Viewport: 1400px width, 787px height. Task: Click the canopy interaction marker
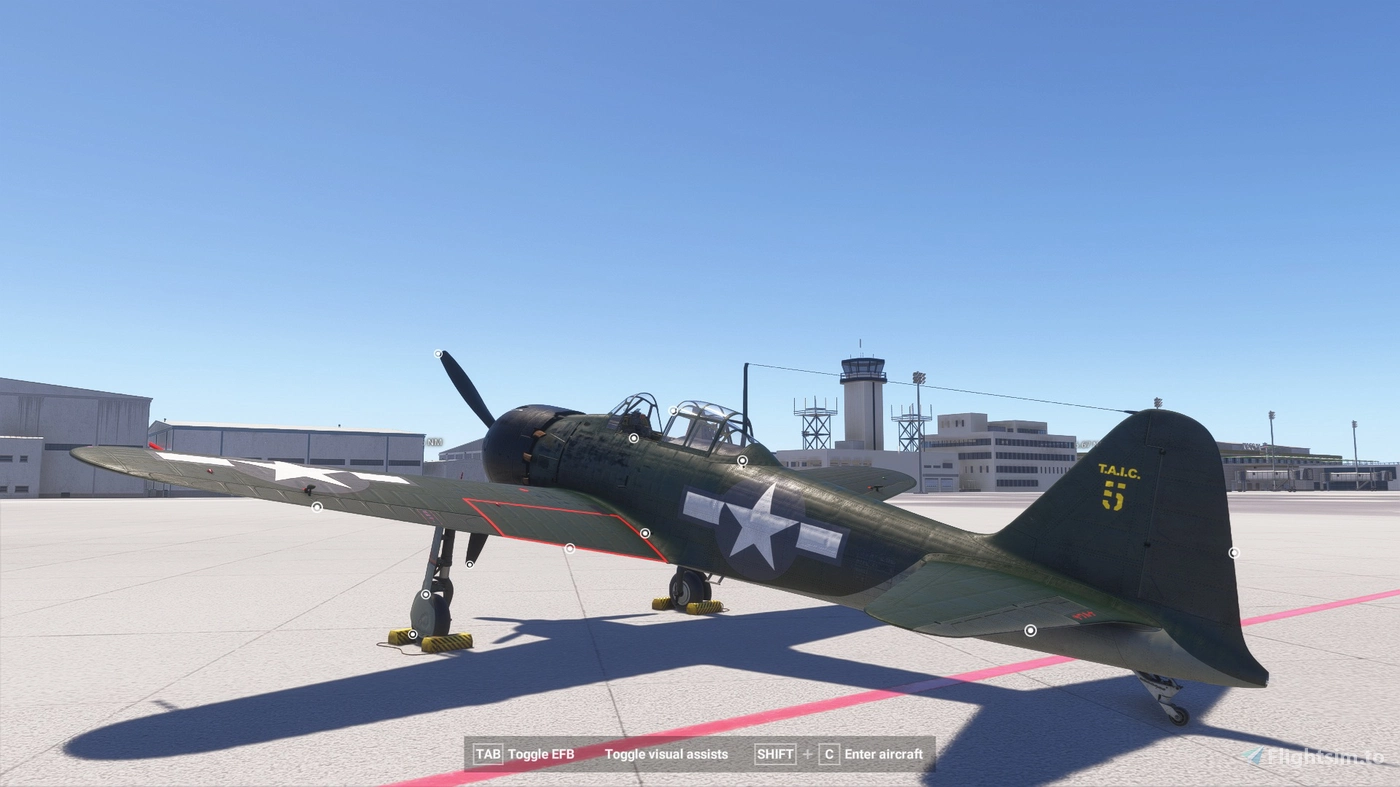pyautogui.click(x=673, y=410)
